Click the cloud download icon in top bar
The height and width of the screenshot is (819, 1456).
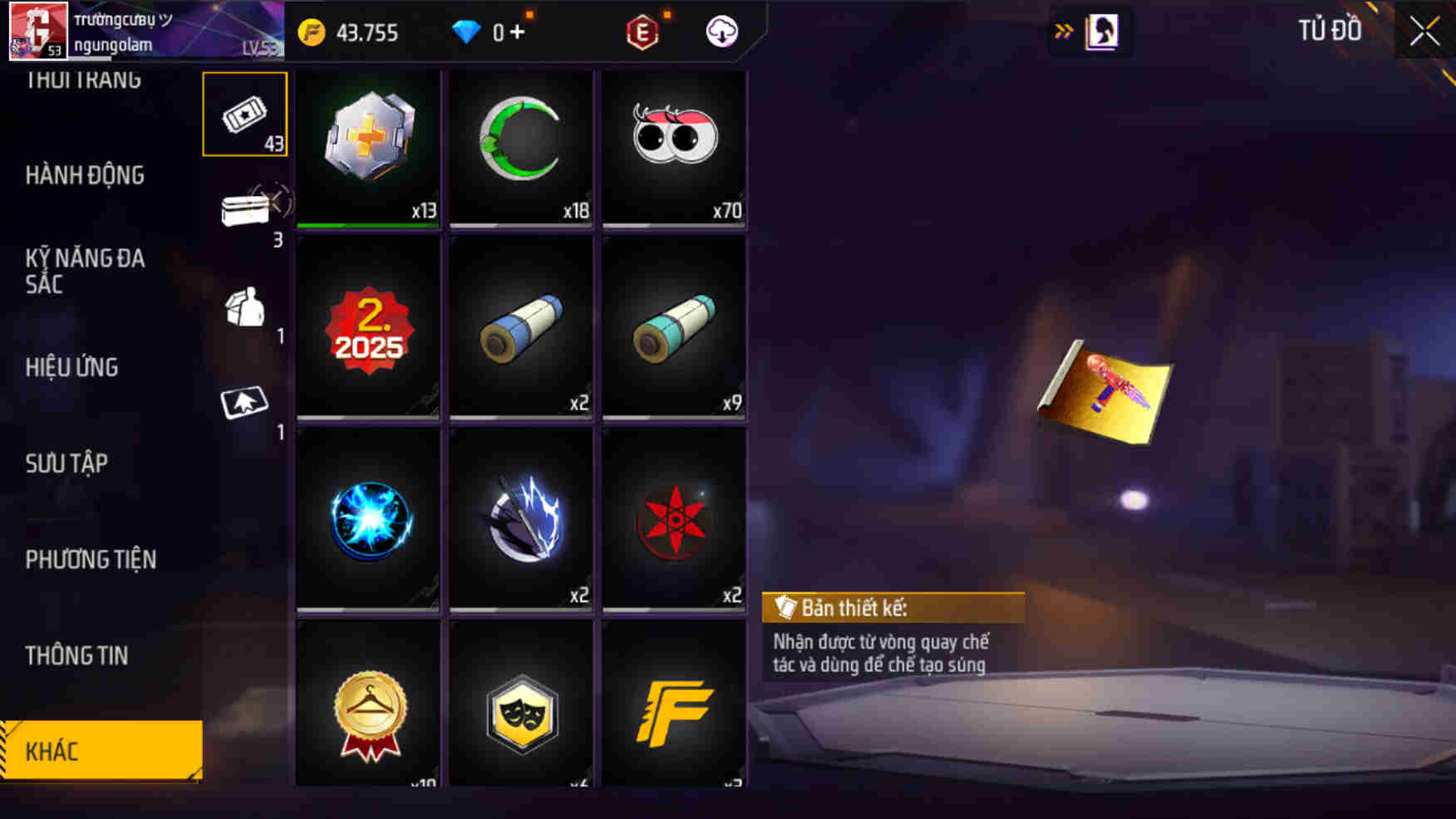point(721,33)
